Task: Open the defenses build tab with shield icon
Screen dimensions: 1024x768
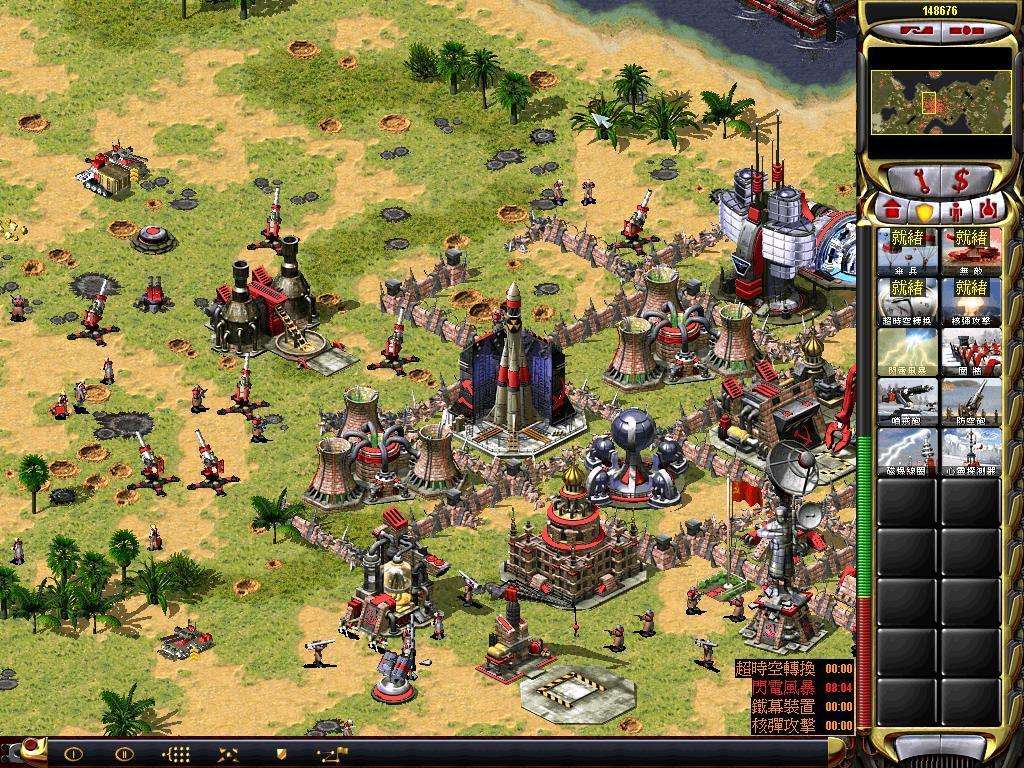Action: point(924,211)
